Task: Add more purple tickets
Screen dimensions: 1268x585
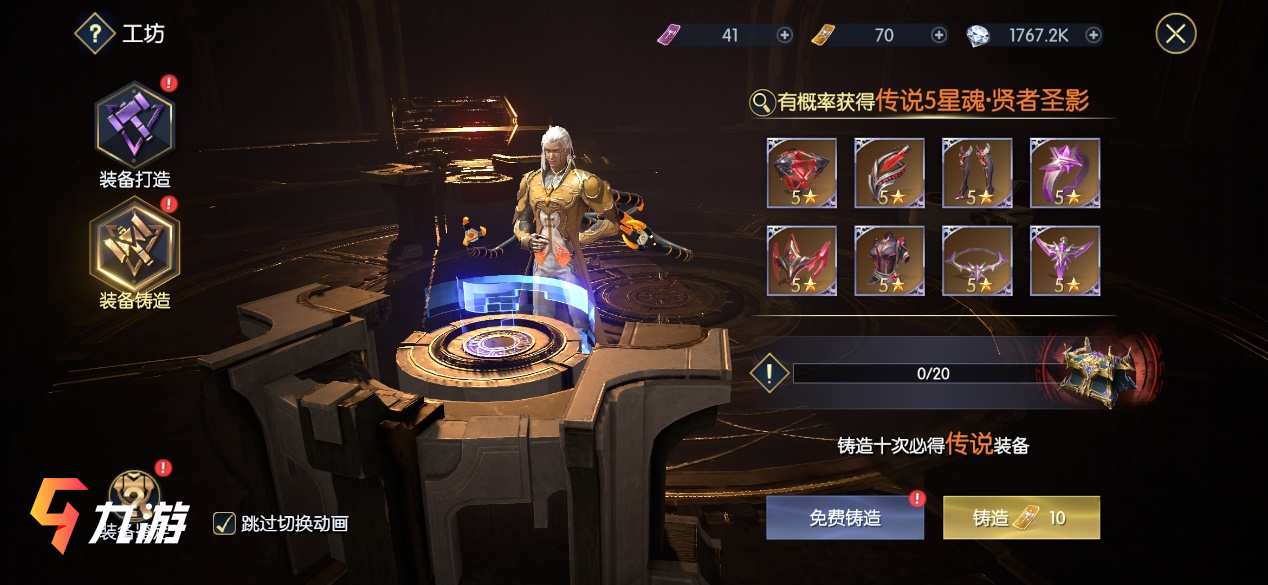Action: (x=785, y=35)
